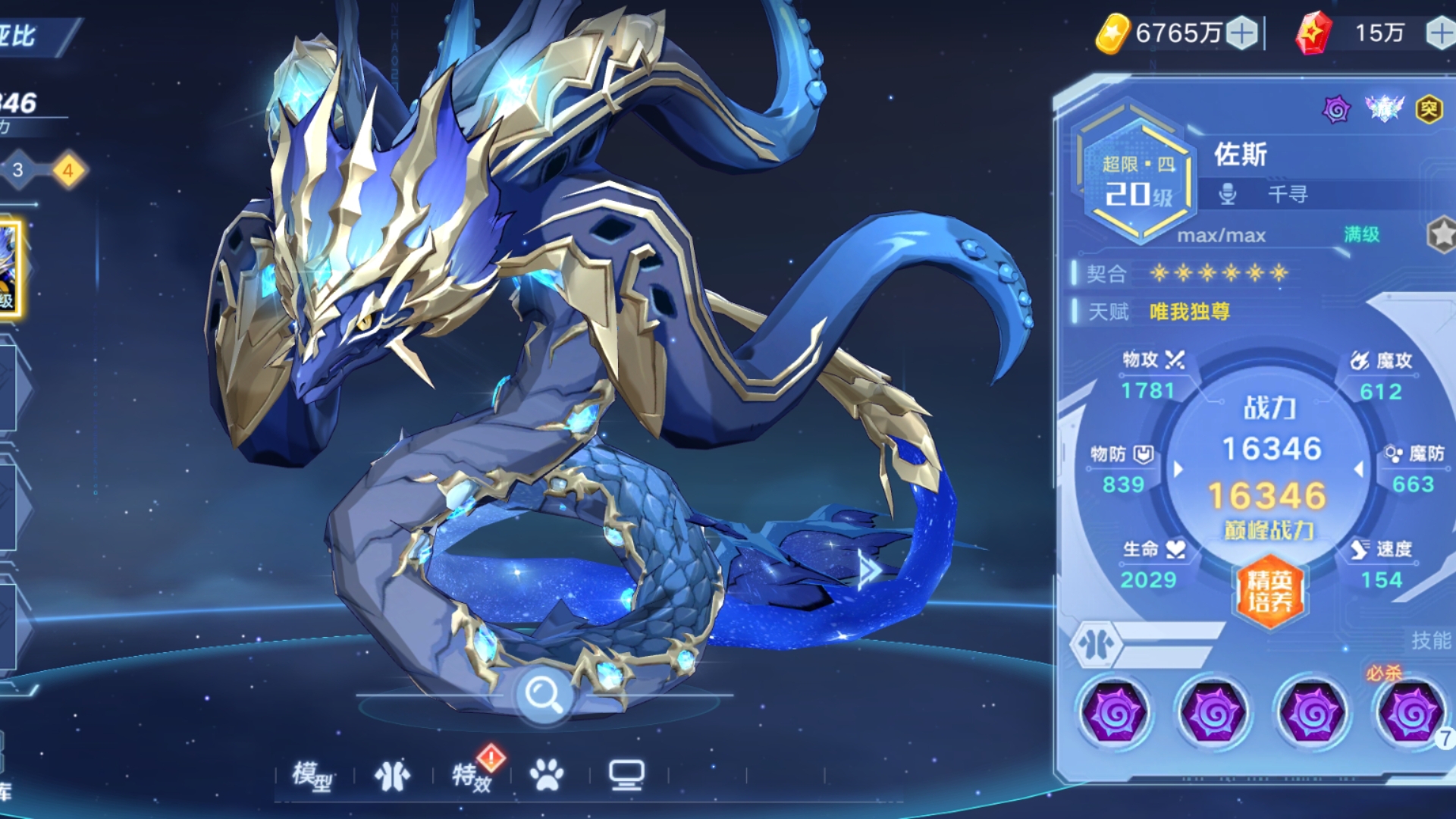Viewport: 1456px width, 819px height.
Task: Open the 精英培养 elite training button
Action: point(1269,591)
